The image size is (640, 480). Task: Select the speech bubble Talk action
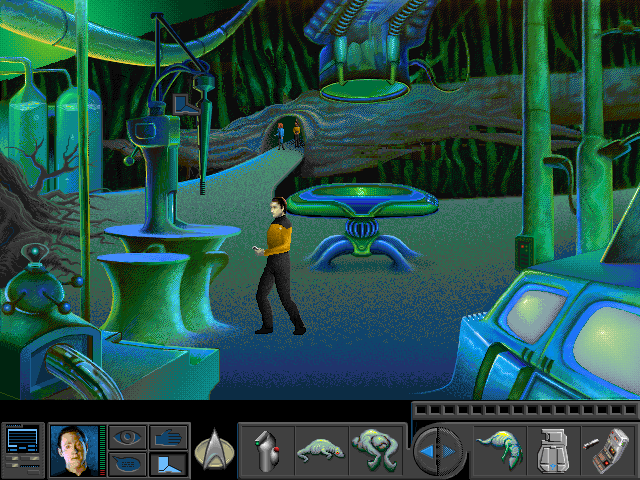pyautogui.click(x=126, y=463)
